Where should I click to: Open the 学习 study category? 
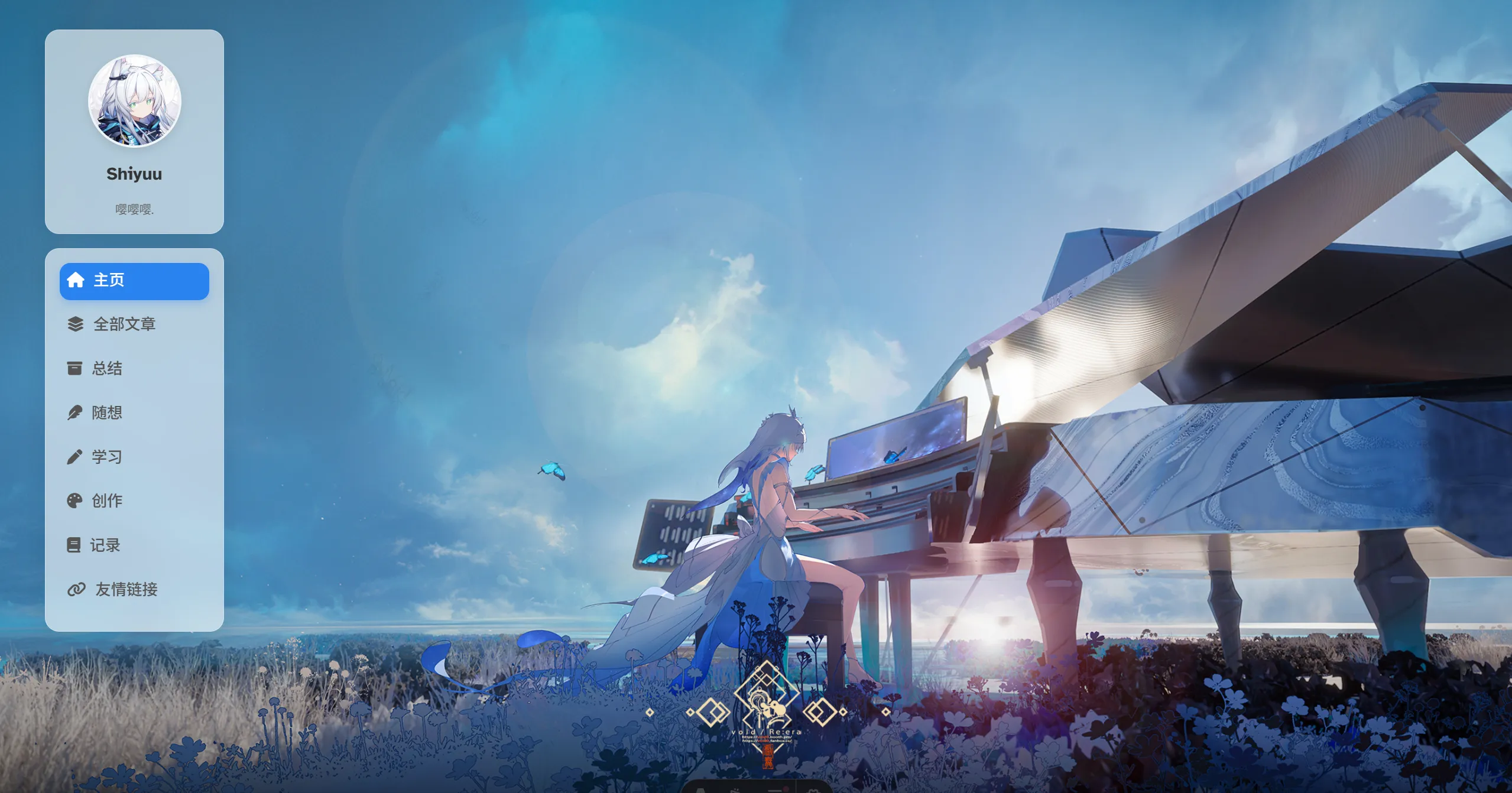pos(107,457)
